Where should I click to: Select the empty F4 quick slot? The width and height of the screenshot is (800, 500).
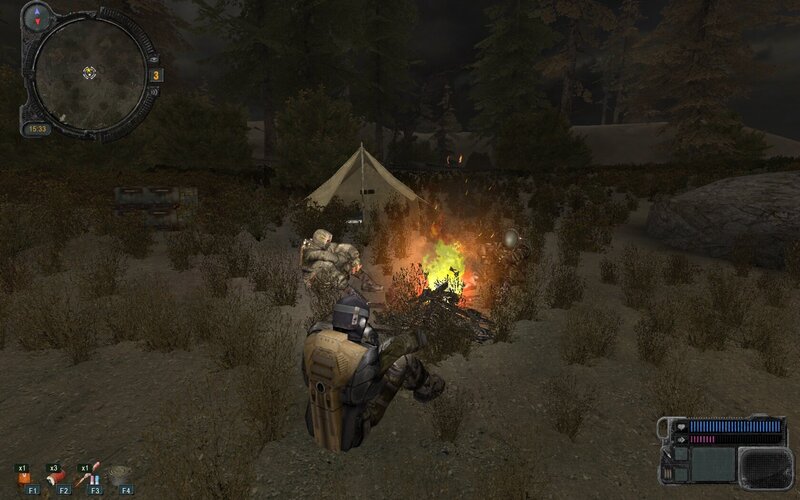[123, 477]
